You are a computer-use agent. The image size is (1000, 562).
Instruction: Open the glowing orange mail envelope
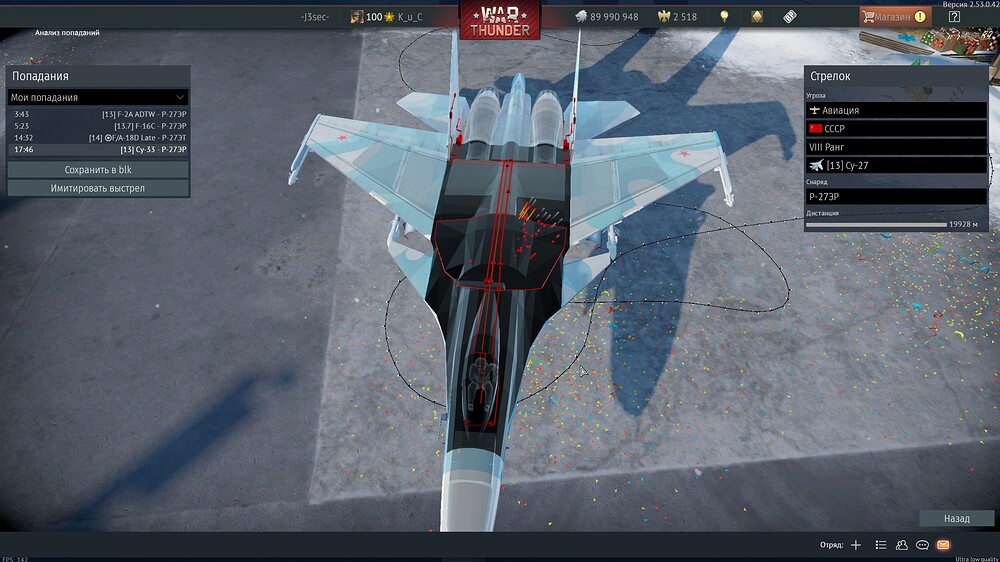pos(943,545)
